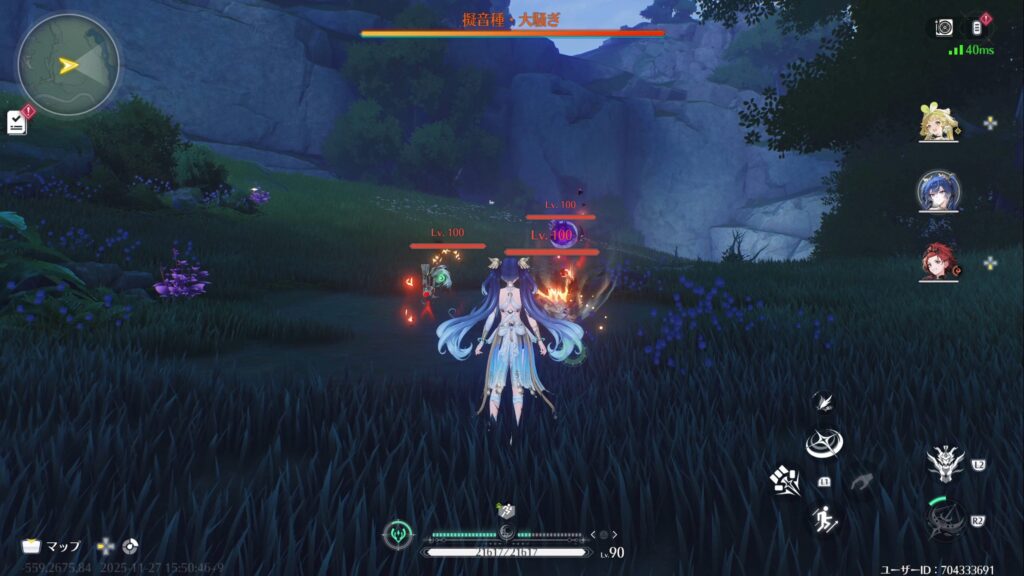This screenshot has width=1024, height=576.
Task: Tap the running figure dodge icon
Action: [x=825, y=519]
